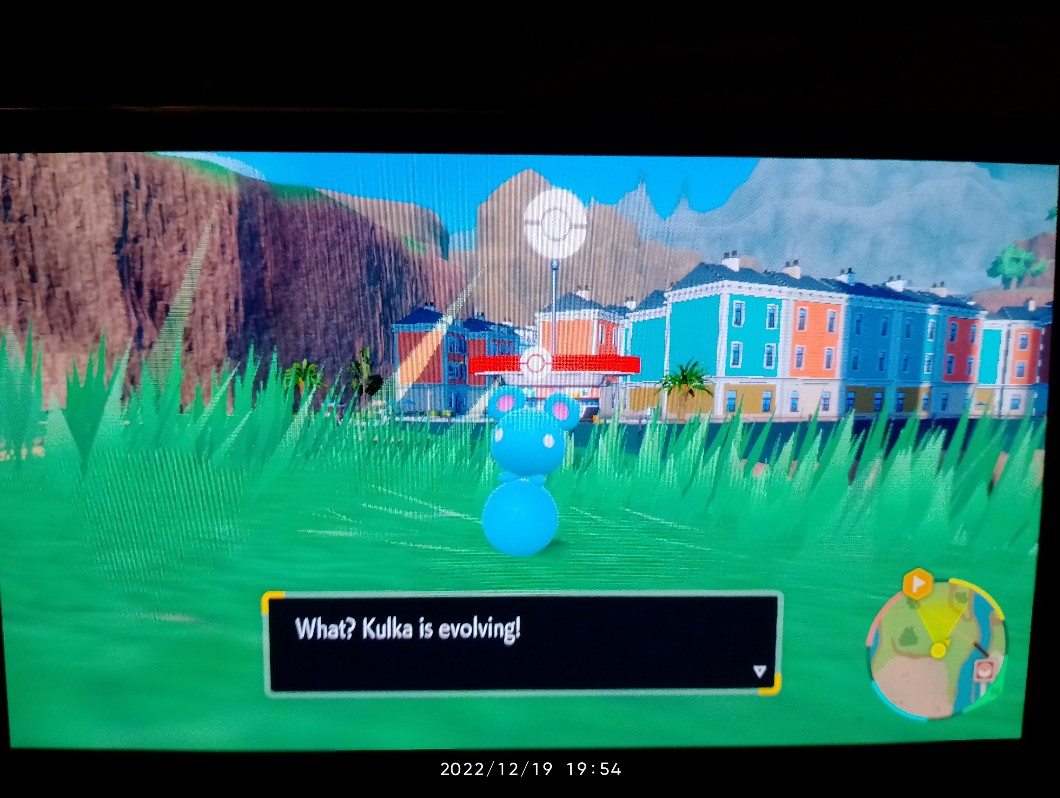1060x798 pixels.
Task: Advance dialogue with the white down arrow
Action: tap(759, 671)
